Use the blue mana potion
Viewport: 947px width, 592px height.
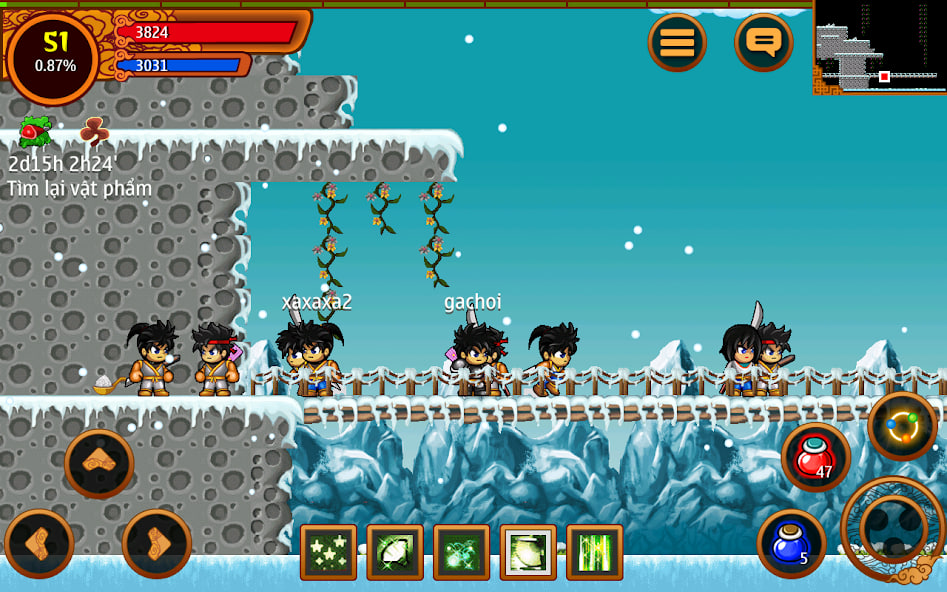[x=791, y=543]
